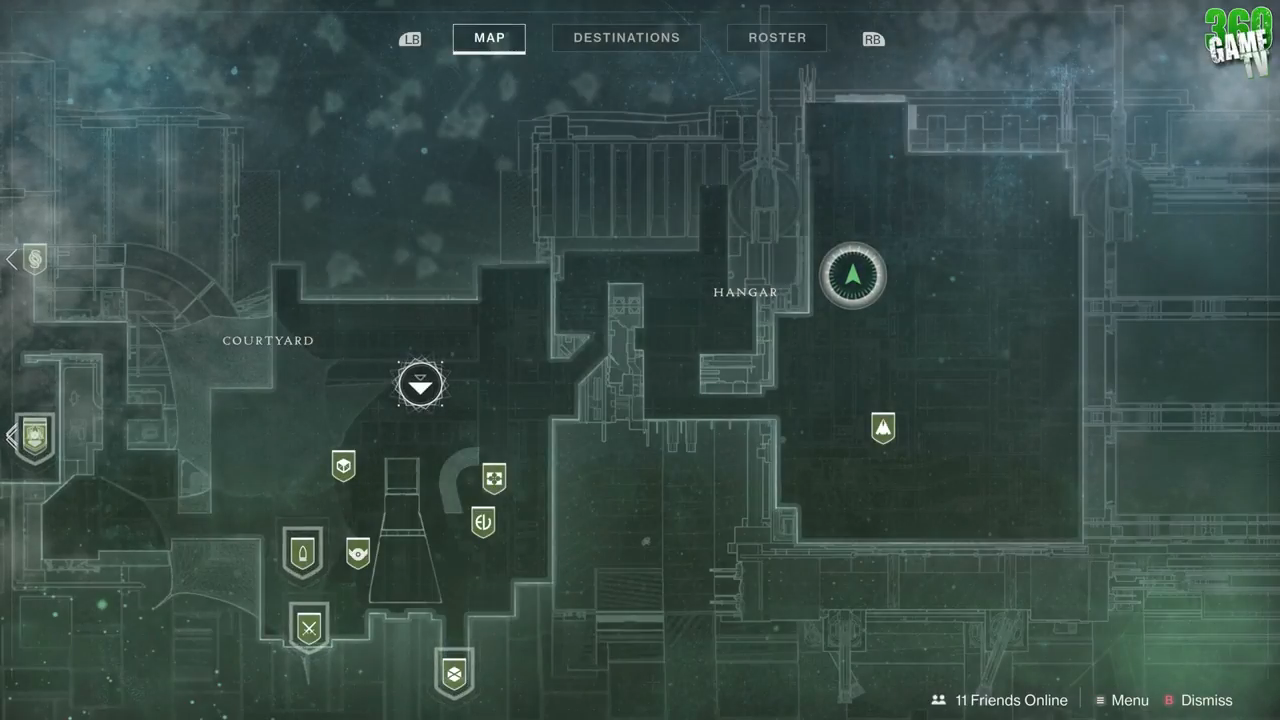Choose the Vanguard emblem marker at bottom
1280x720 pixels.
pos(454,672)
